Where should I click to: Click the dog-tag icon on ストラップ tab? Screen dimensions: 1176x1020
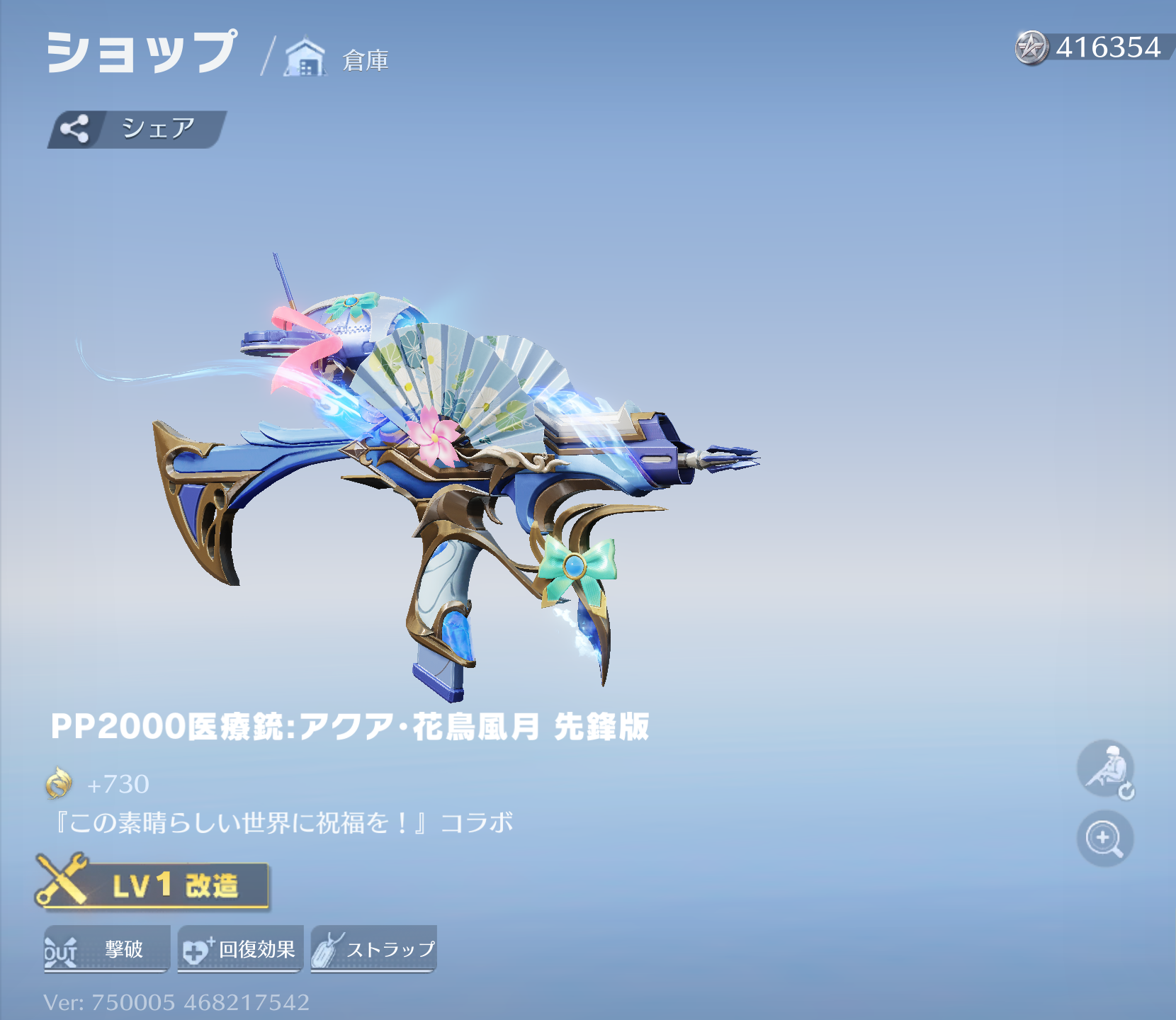click(330, 950)
